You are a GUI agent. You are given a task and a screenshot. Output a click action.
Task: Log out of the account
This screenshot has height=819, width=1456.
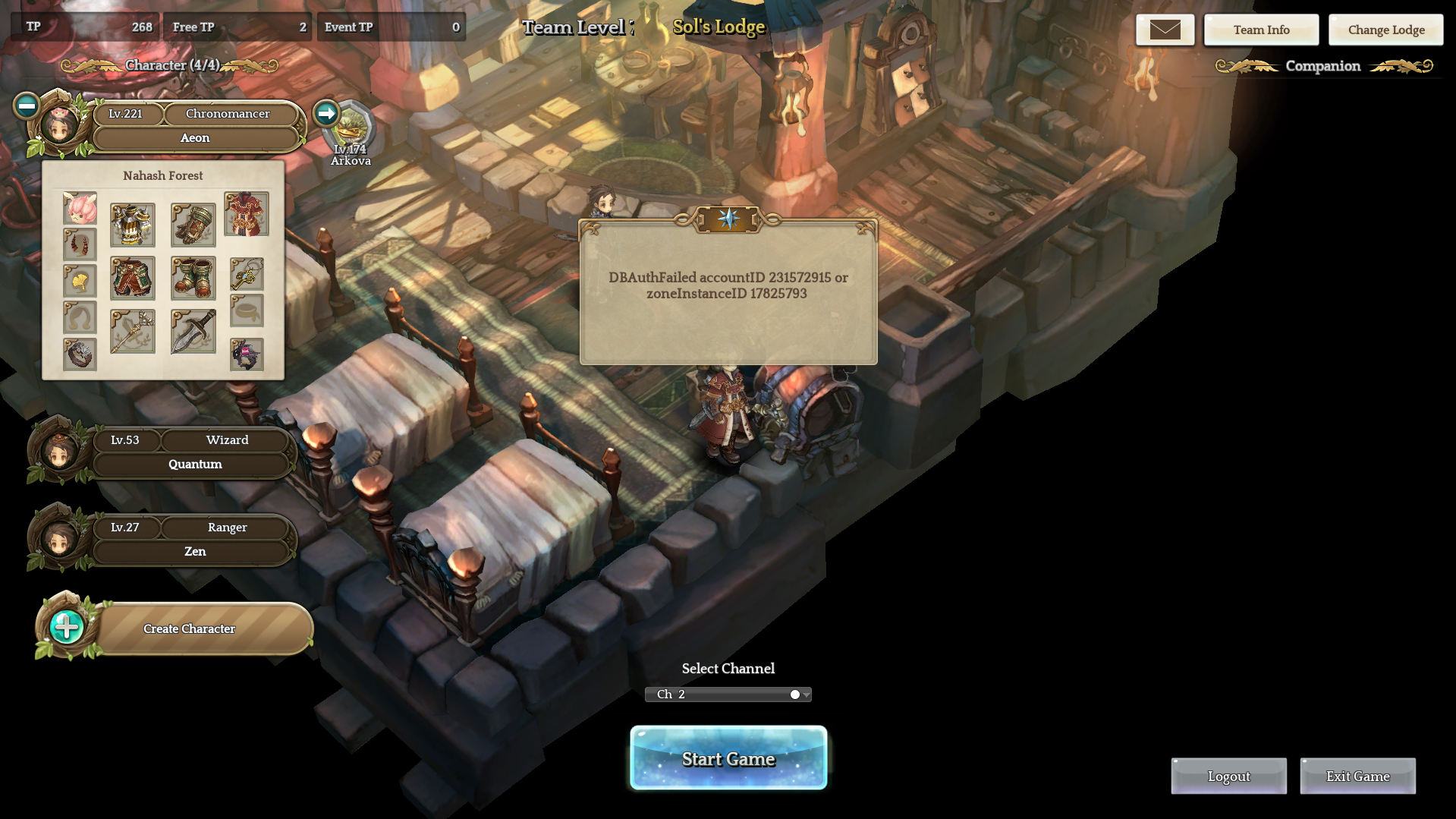[x=1228, y=776]
